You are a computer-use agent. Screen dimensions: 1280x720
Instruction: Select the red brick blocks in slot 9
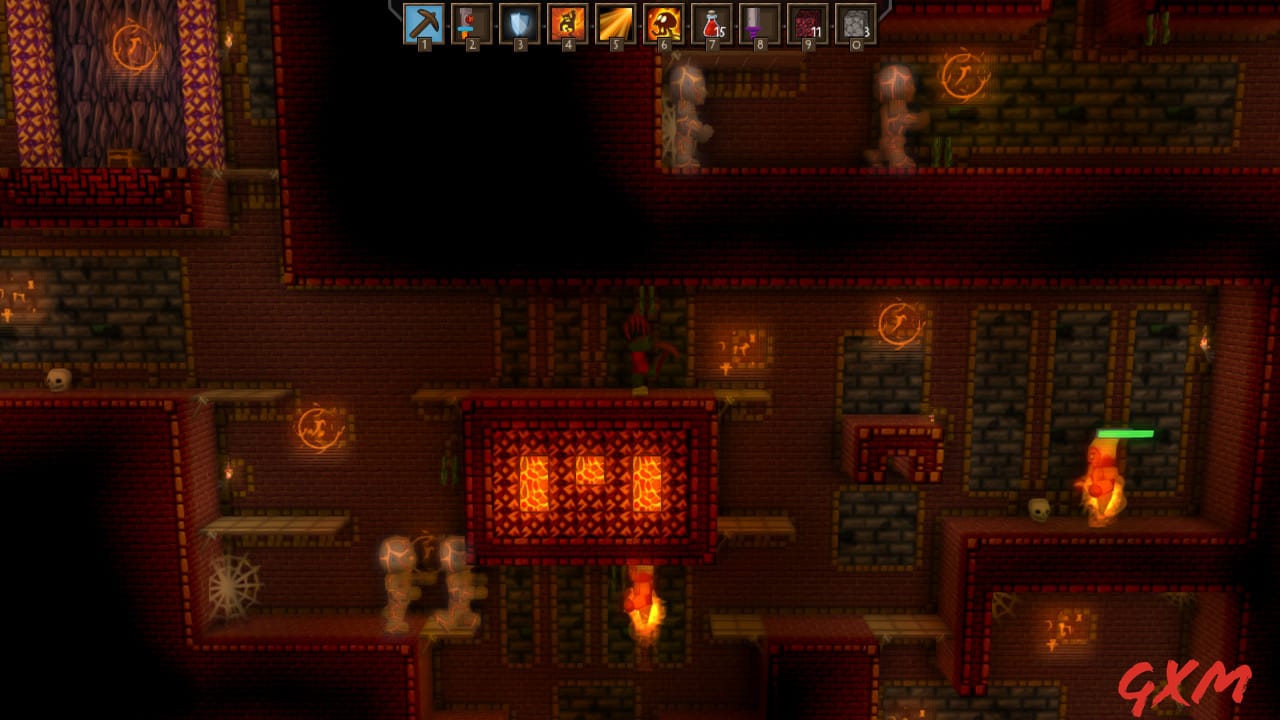(809, 26)
